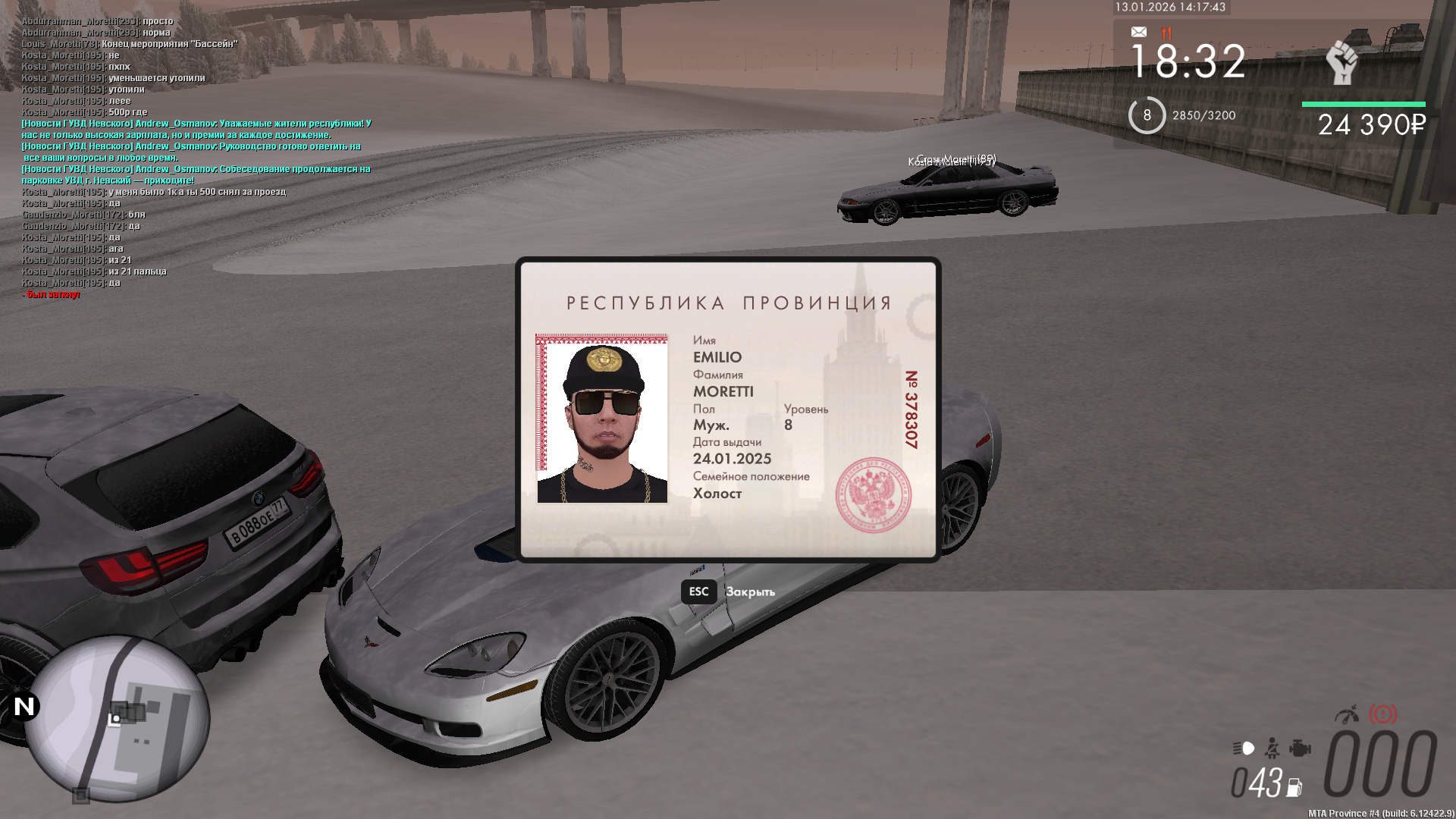Click the engine indicator icon
Screen dimensions: 1456x819
click(1300, 748)
